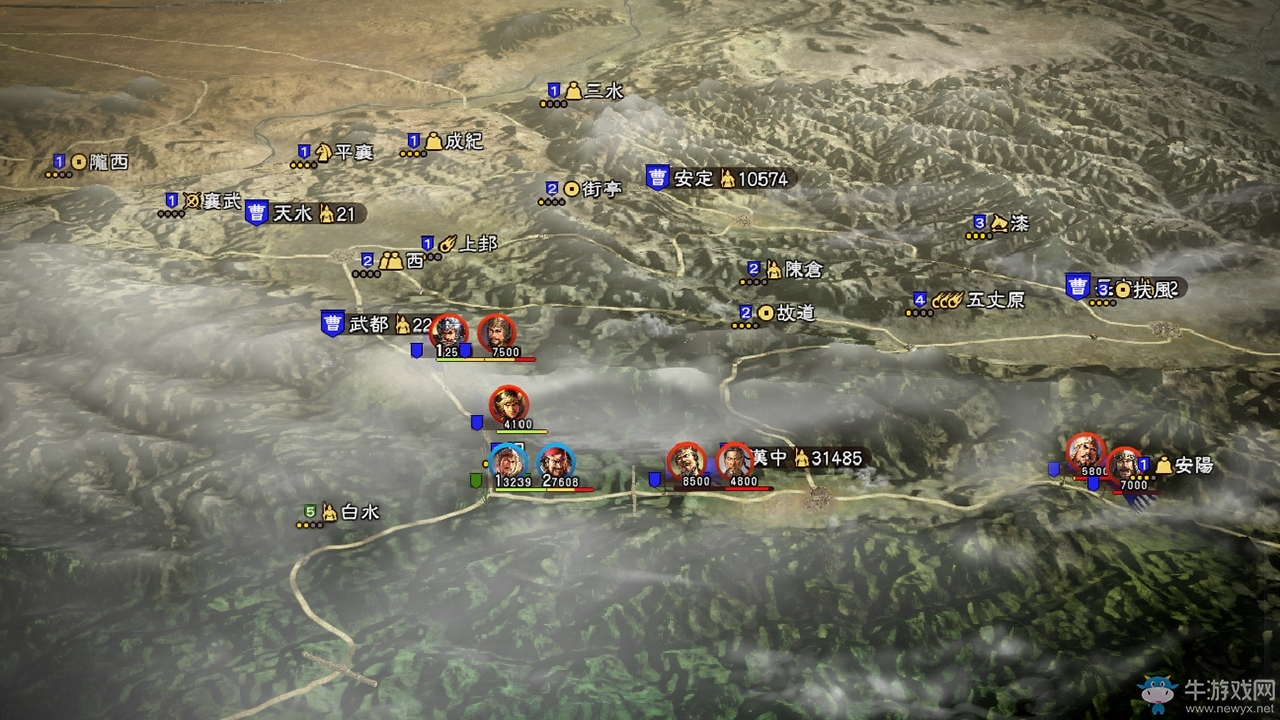
Task: Select the 陳倉 outpost label
Action: [803, 269]
